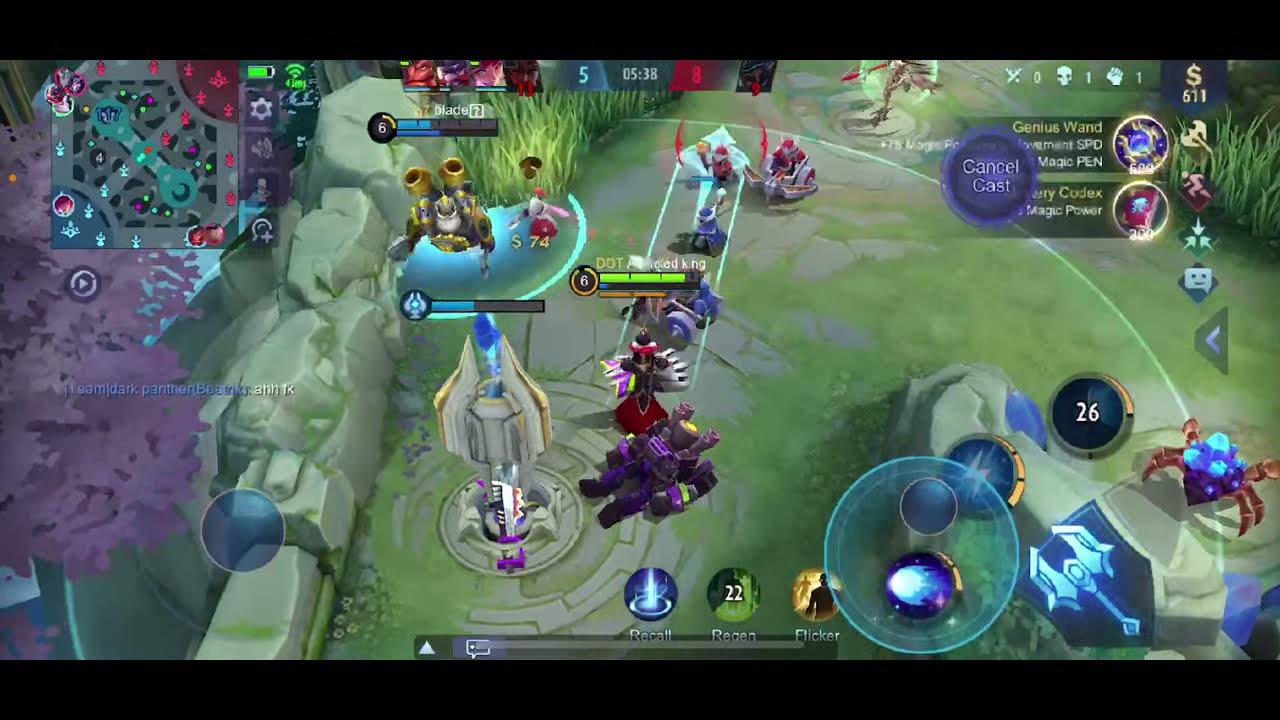The image size is (1280, 720).
Task: Activate the Recall spell
Action: click(x=651, y=594)
